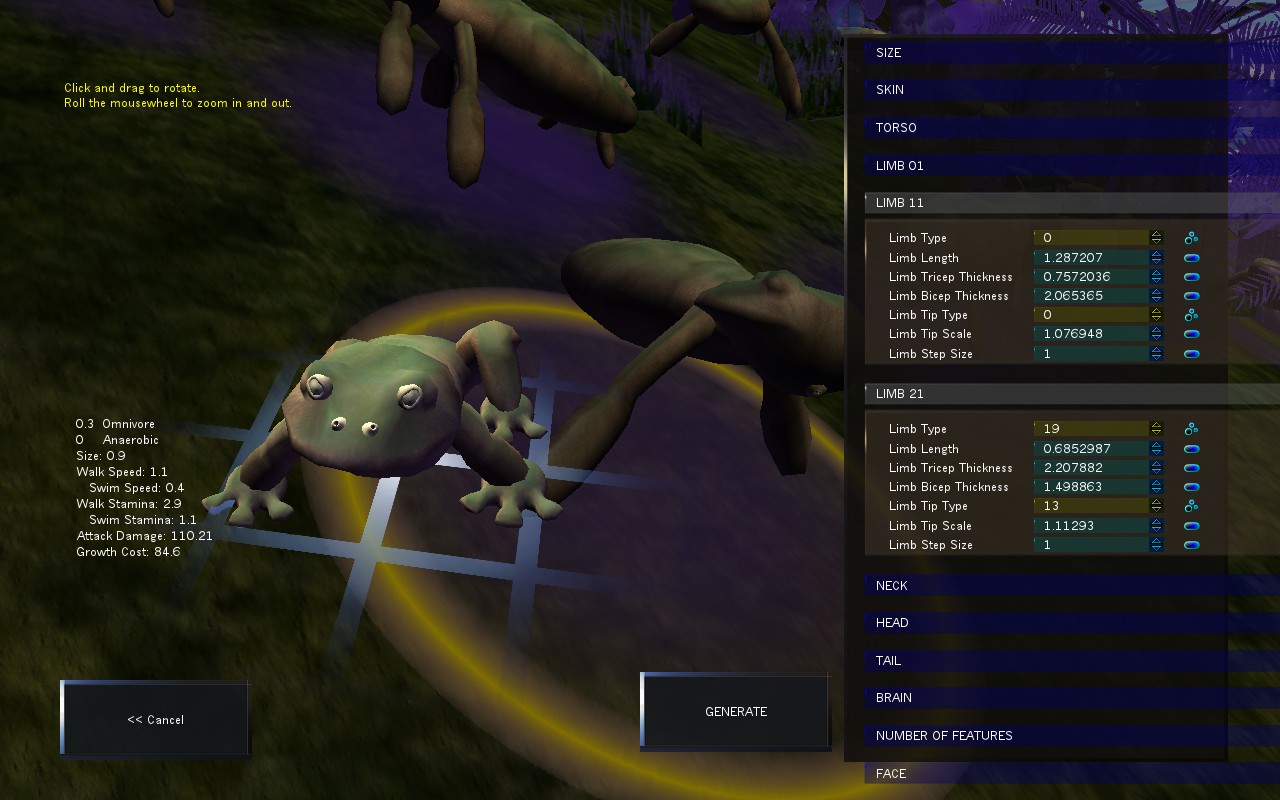
Task: Click the gene icon beside Limb Type in Limb 11
Action: 1191,237
